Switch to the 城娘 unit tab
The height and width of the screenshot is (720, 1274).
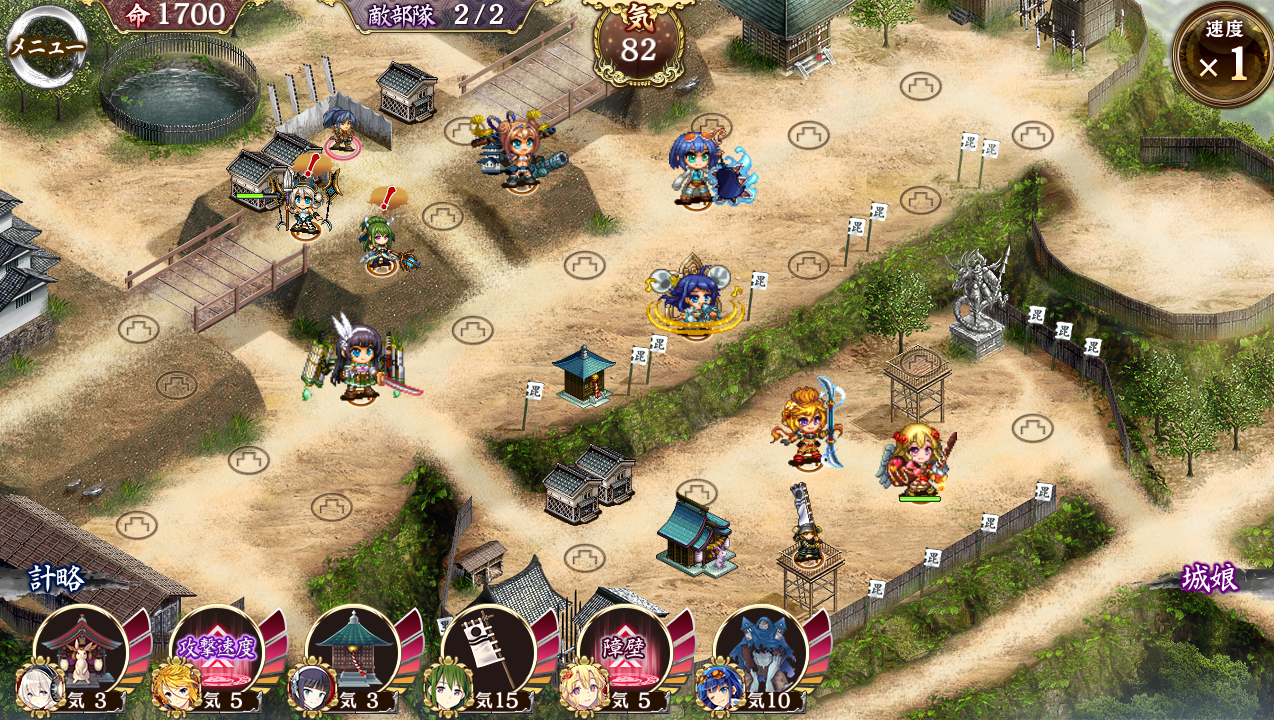(1209, 578)
